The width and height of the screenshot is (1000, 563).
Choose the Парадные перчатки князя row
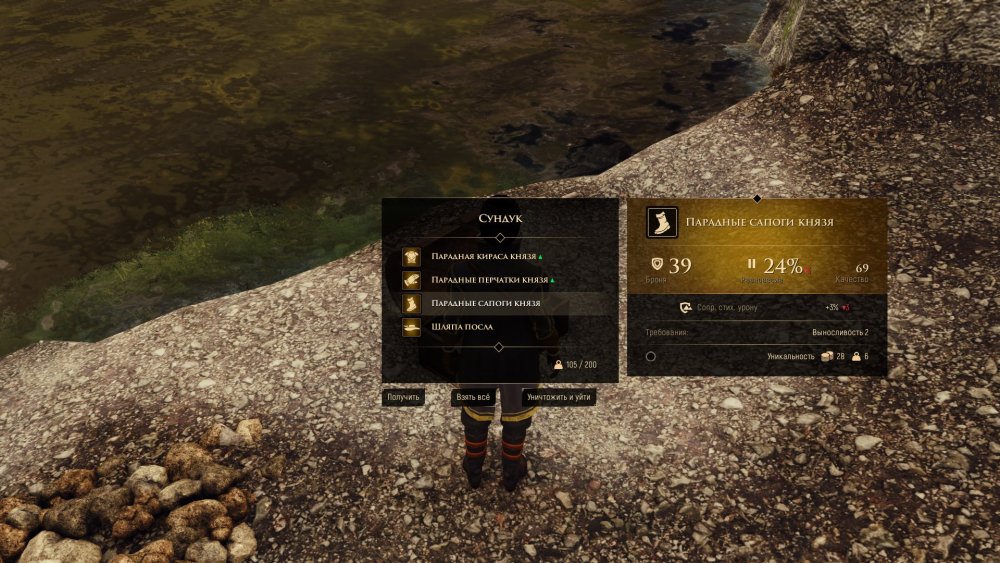[x=490, y=280]
